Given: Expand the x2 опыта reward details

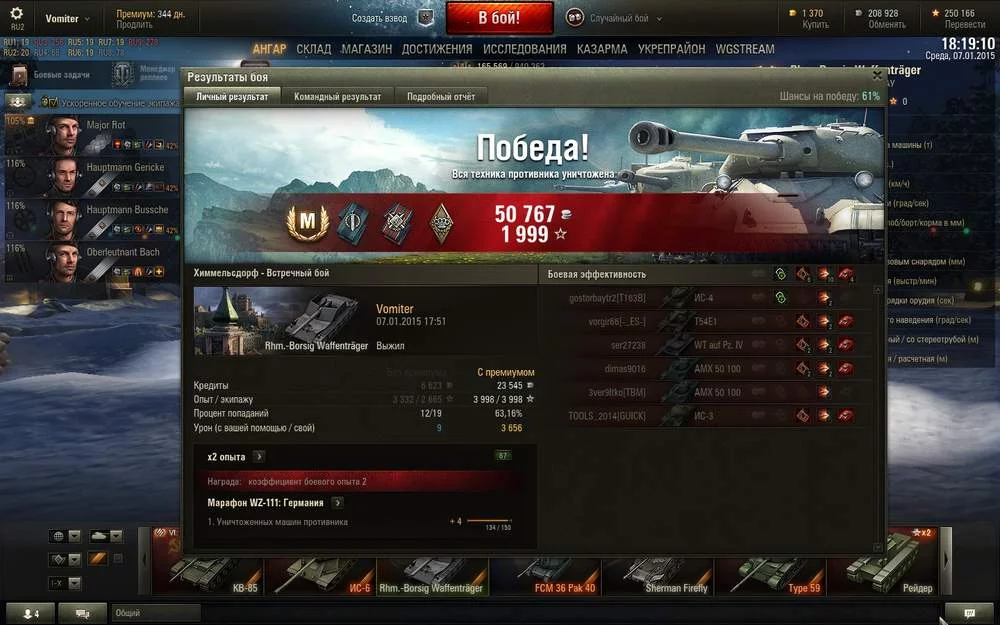Looking at the screenshot, I should [258, 456].
